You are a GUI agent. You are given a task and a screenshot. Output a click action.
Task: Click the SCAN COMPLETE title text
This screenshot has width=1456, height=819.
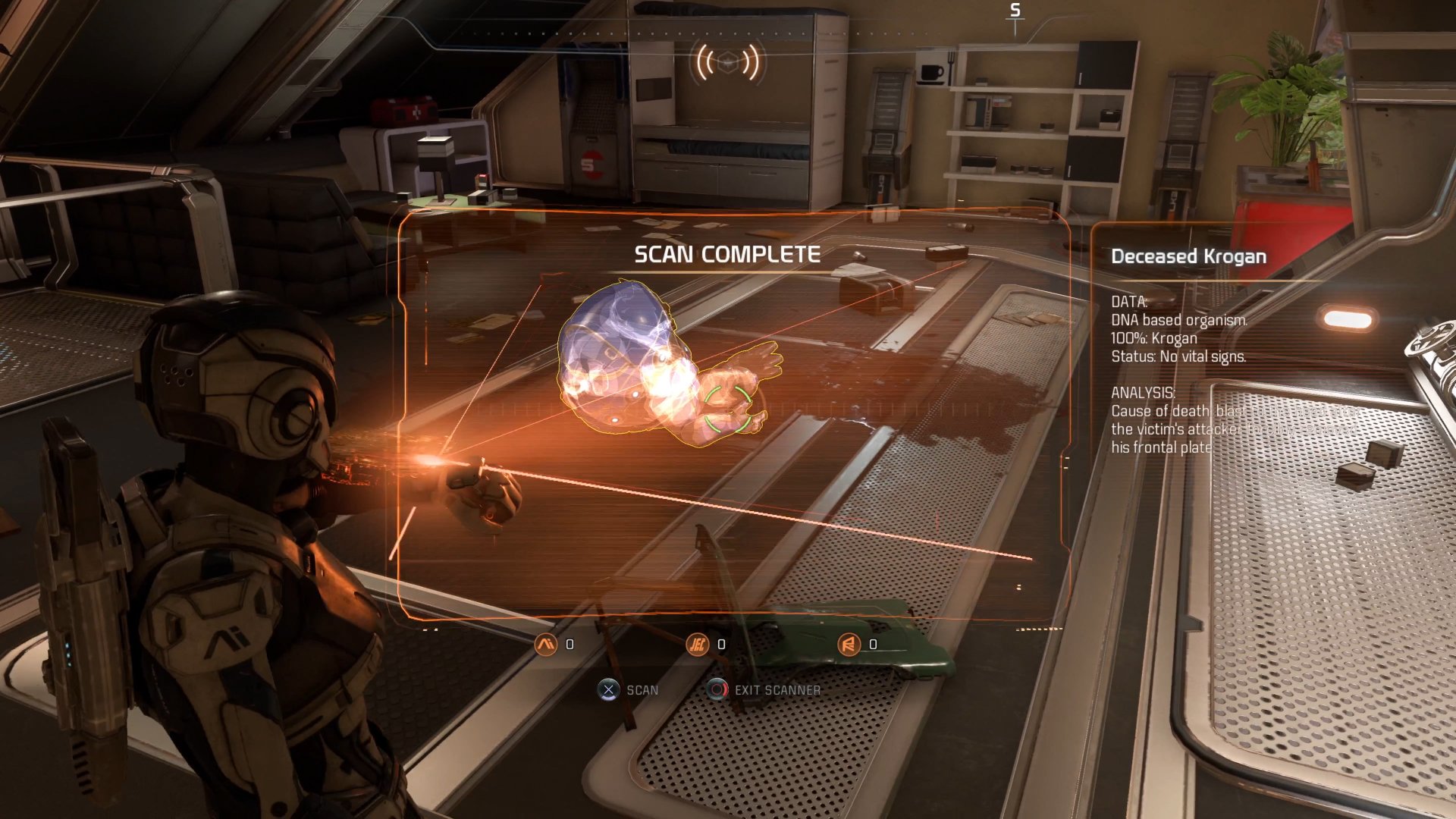tap(727, 255)
